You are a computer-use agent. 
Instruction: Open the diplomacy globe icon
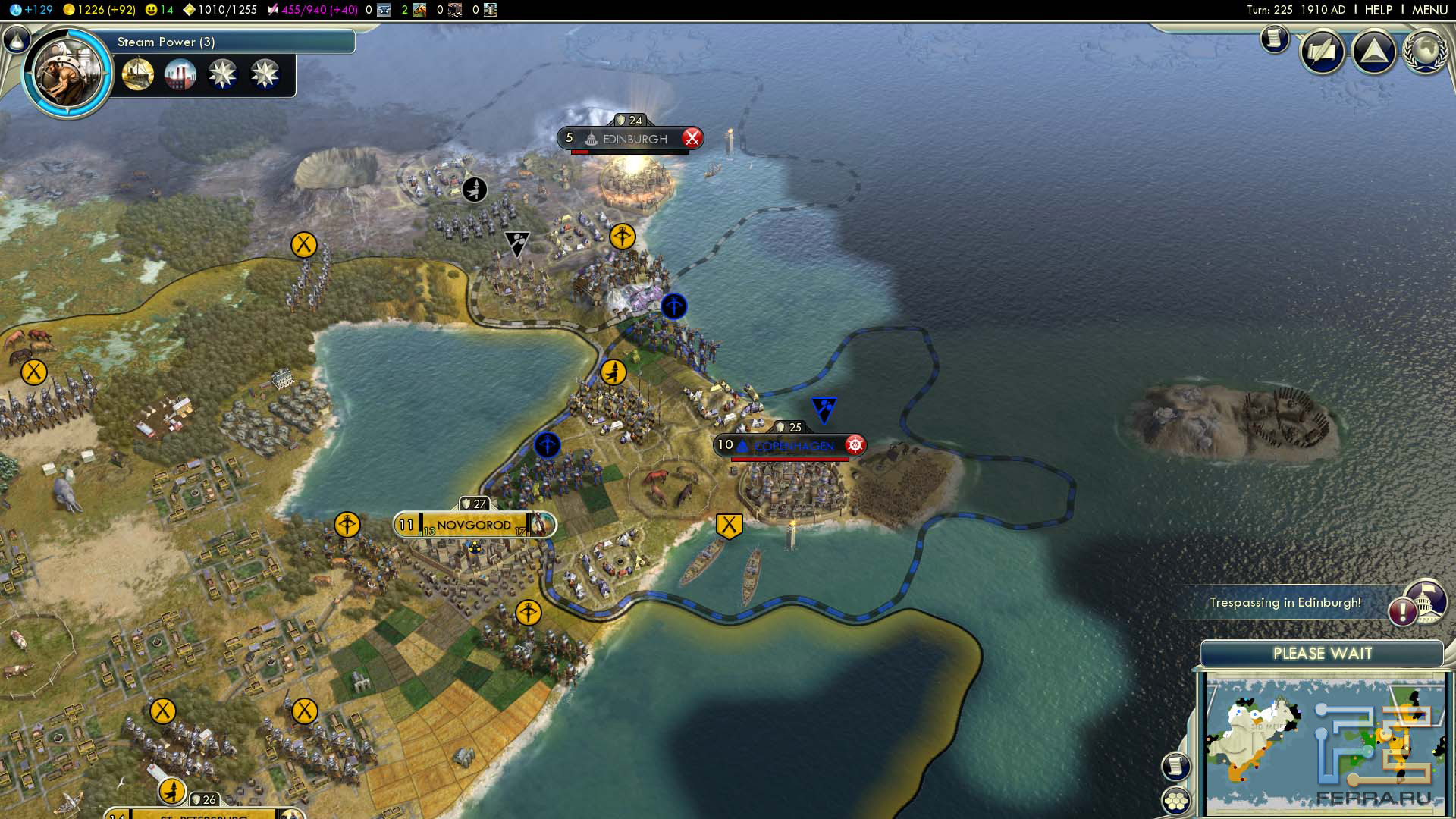click(1425, 52)
